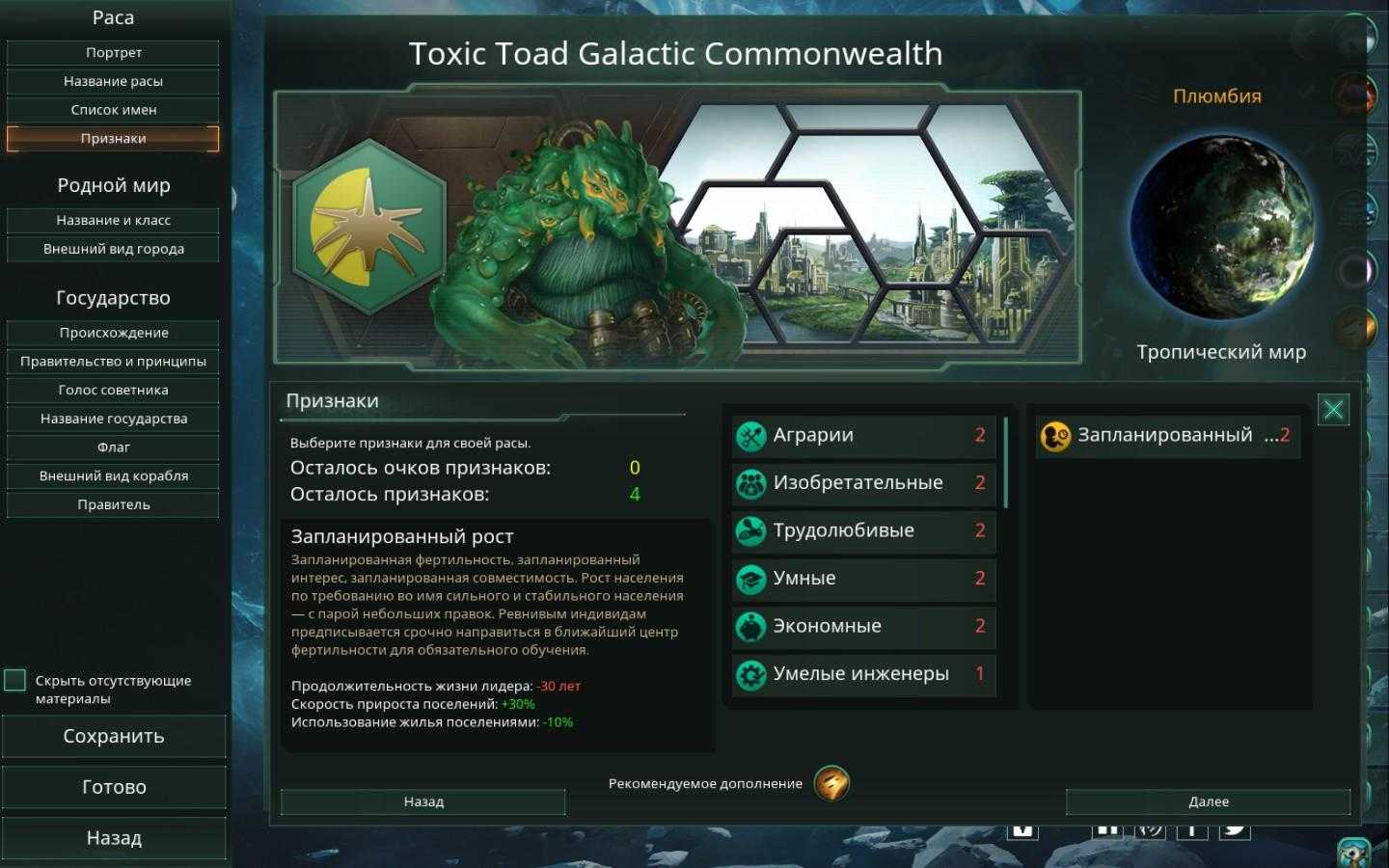Image resolution: width=1389 pixels, height=868 pixels.
Task: Choose the Изобретательные trait
Action: (x=863, y=483)
